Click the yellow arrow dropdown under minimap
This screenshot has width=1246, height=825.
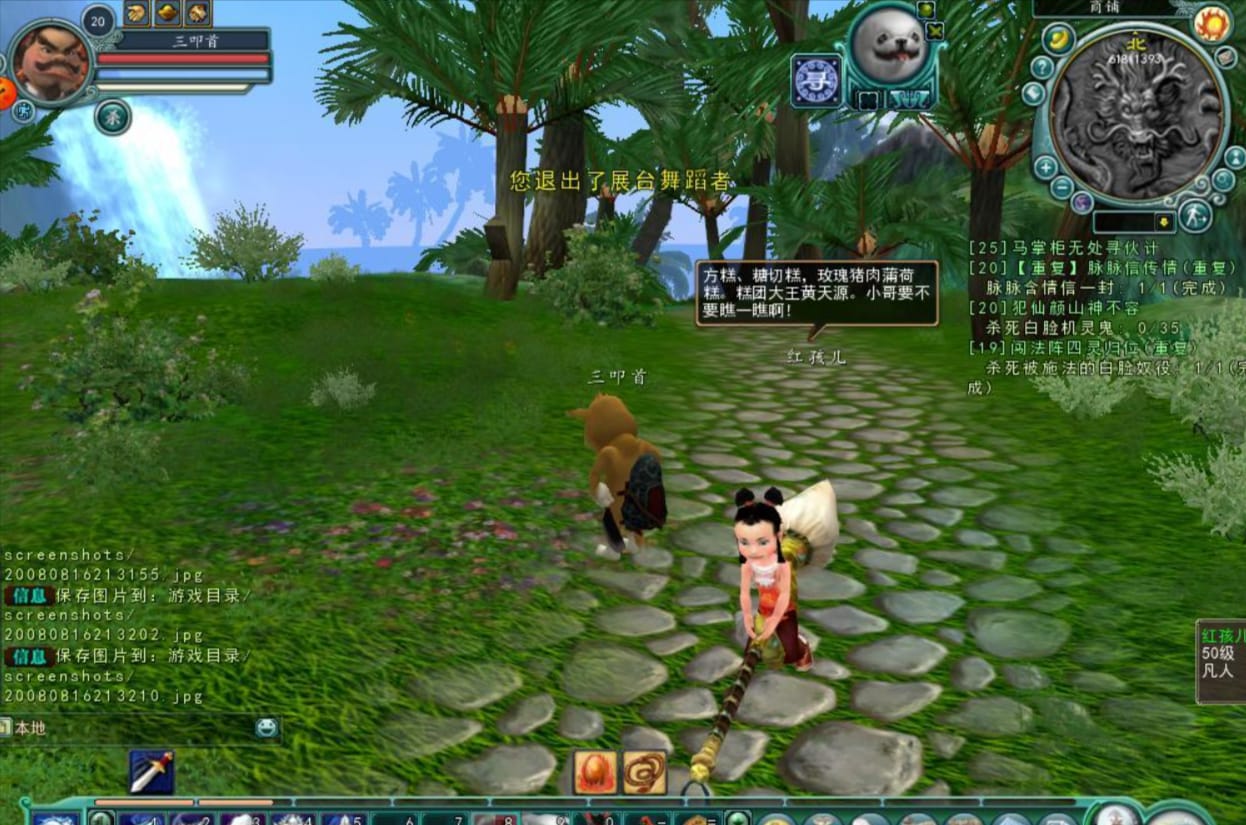pos(1164,221)
